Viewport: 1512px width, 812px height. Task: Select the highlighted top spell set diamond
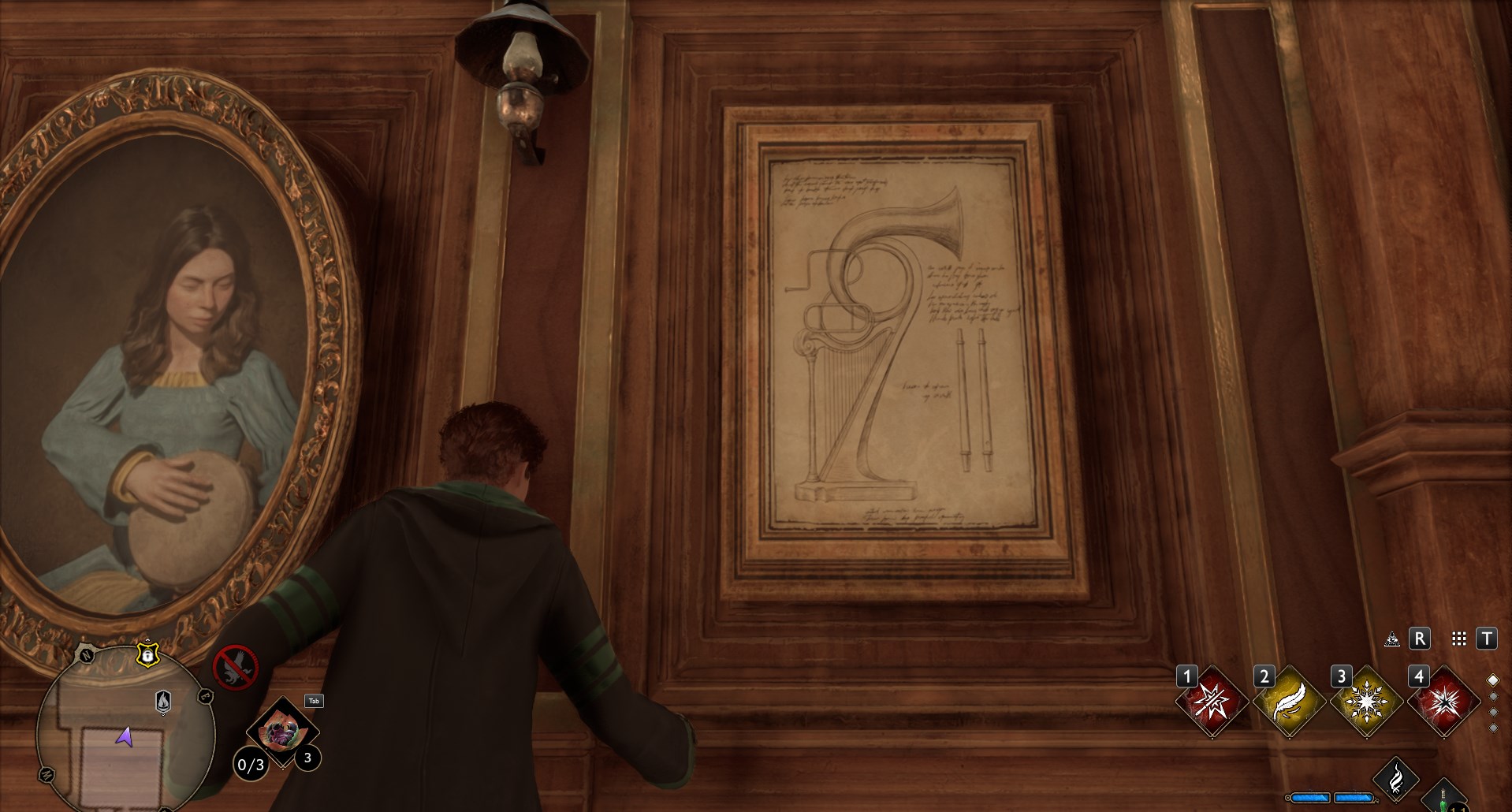[1492, 680]
